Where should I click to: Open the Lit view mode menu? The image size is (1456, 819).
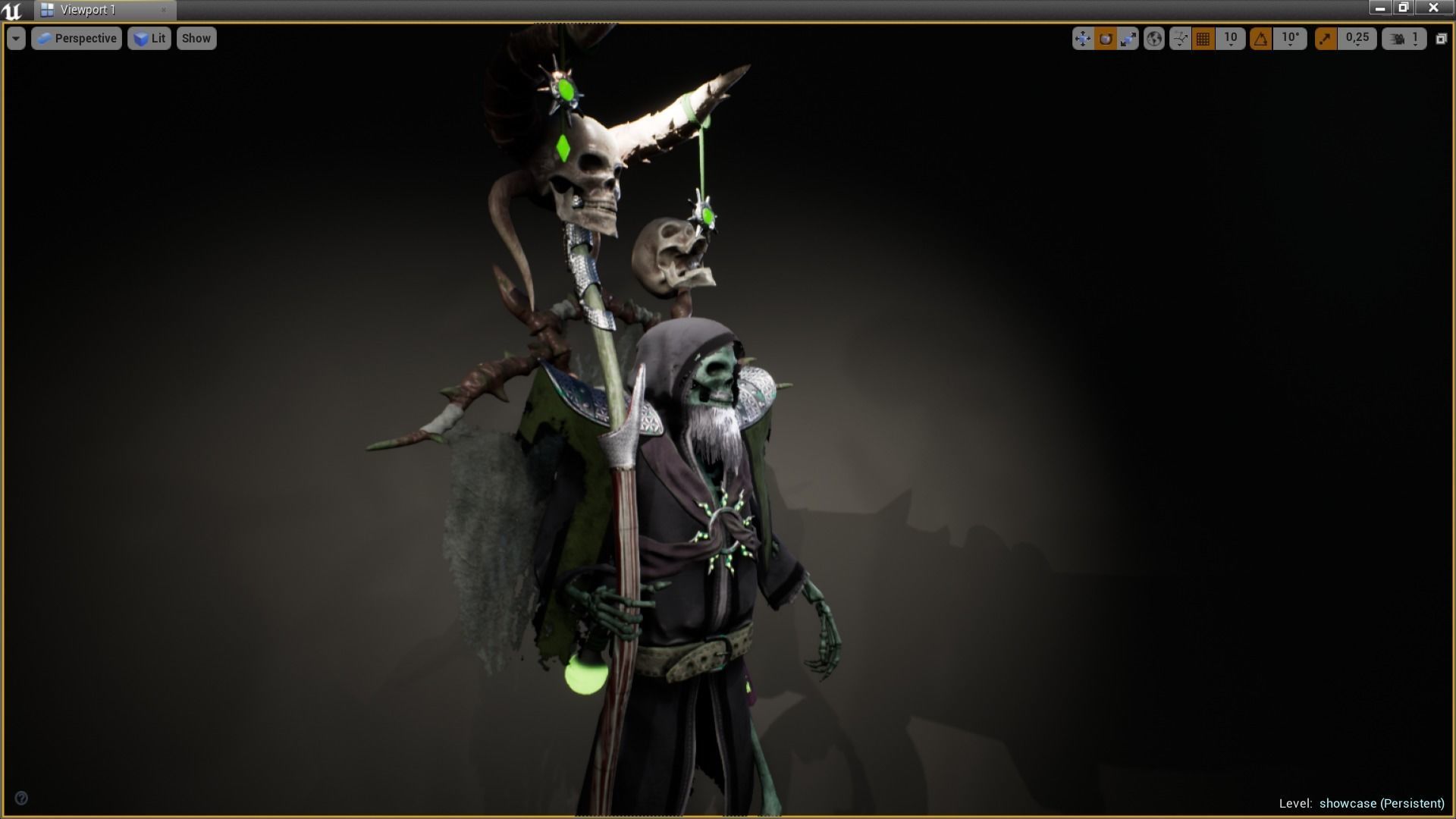(x=149, y=38)
